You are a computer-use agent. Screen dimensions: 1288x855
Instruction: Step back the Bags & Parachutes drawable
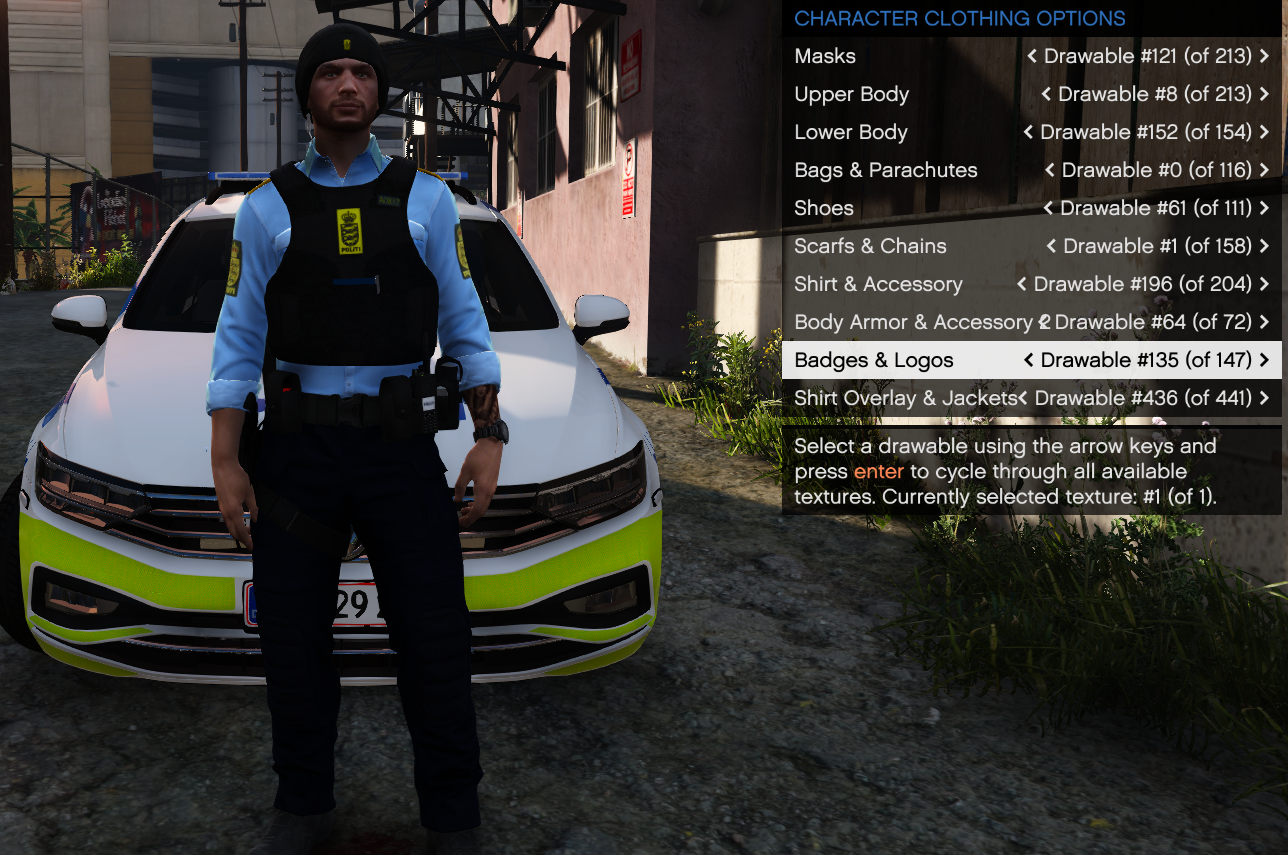(1049, 171)
